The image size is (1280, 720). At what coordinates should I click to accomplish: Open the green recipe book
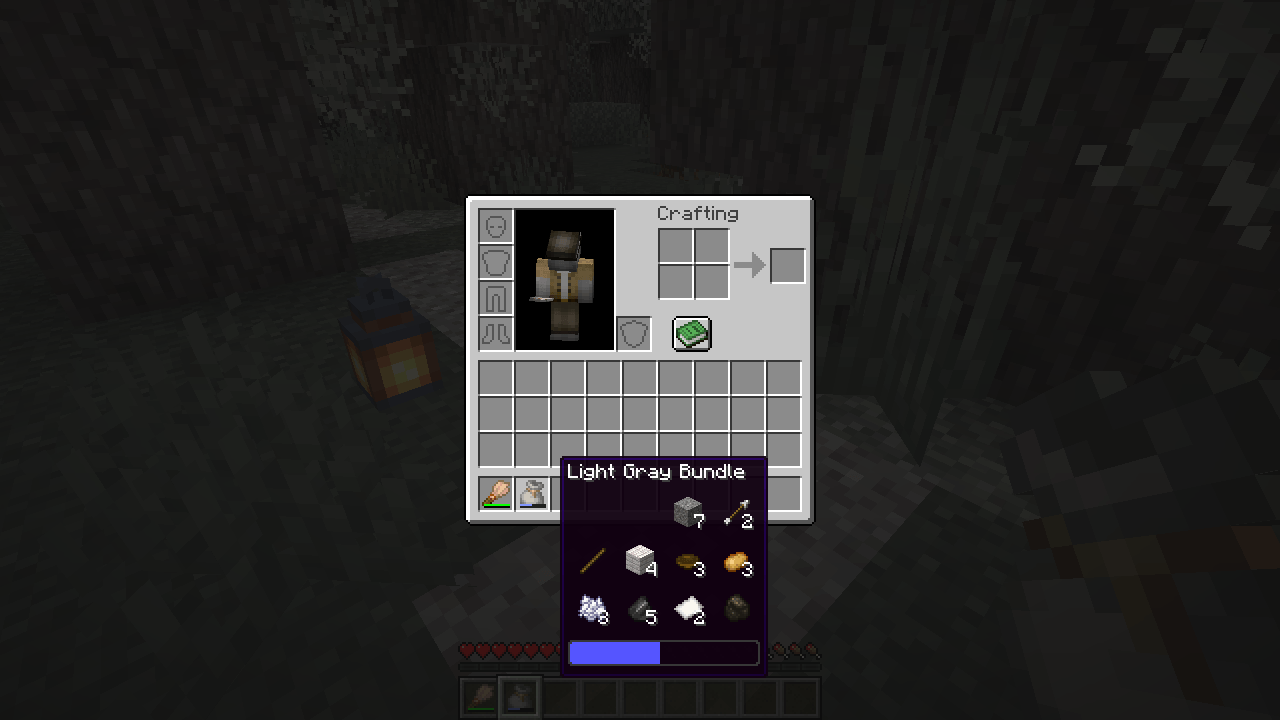pos(690,333)
